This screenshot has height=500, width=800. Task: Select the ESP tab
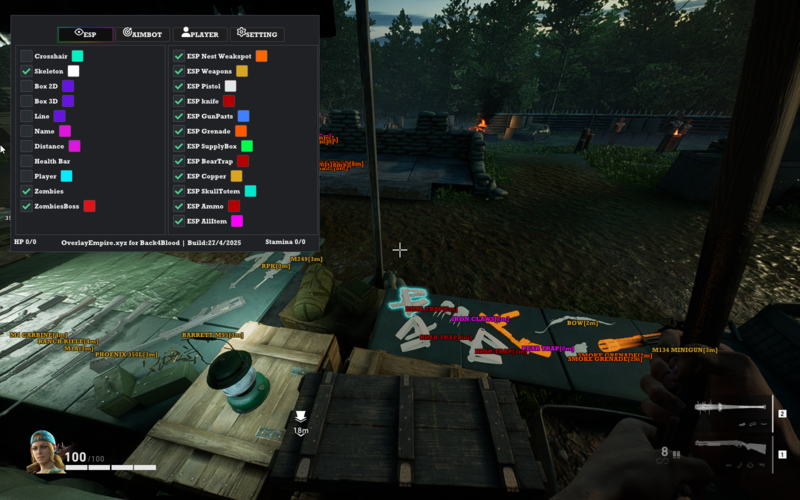pos(85,34)
